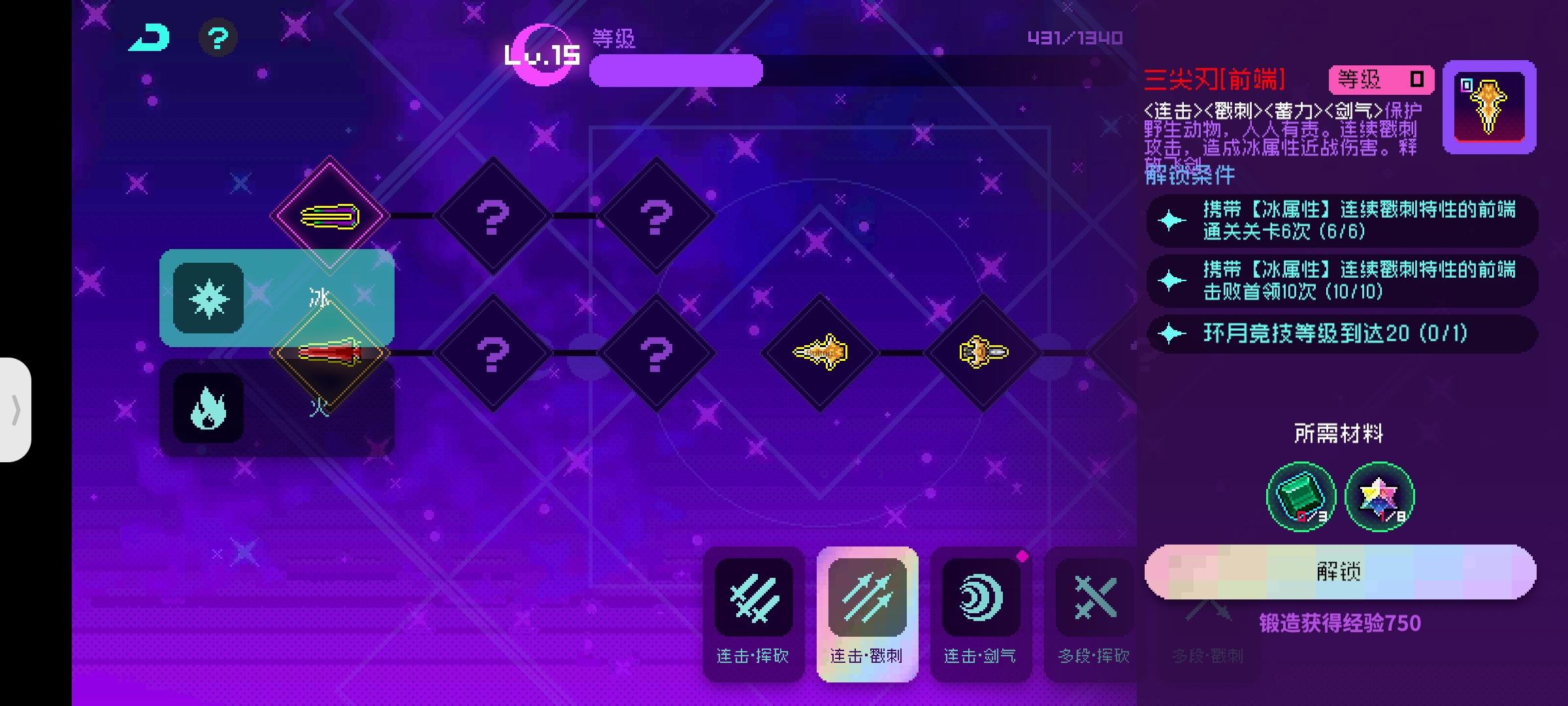Select the 连击·挥砍 triple slash icon
The width and height of the screenshot is (1568, 706).
(754, 596)
